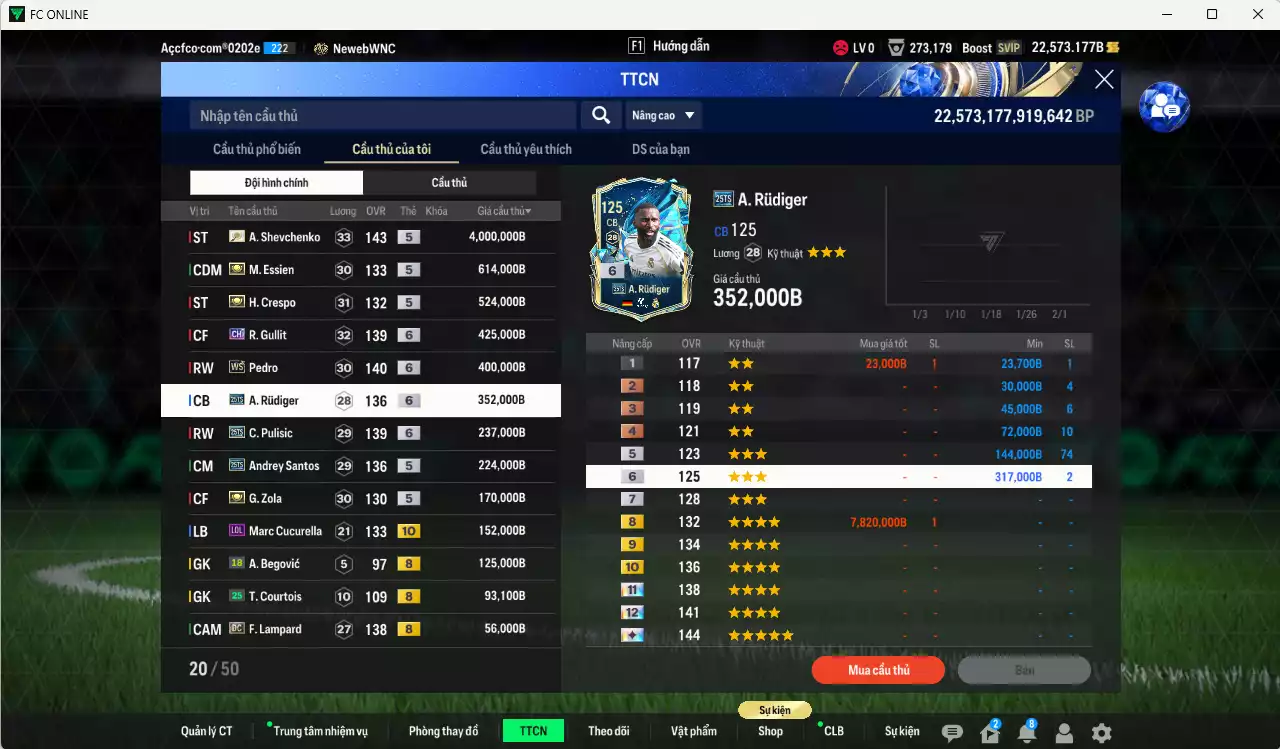1280x749 pixels.
Task: Click the red Mua cầu thủ button
Action: [878, 670]
